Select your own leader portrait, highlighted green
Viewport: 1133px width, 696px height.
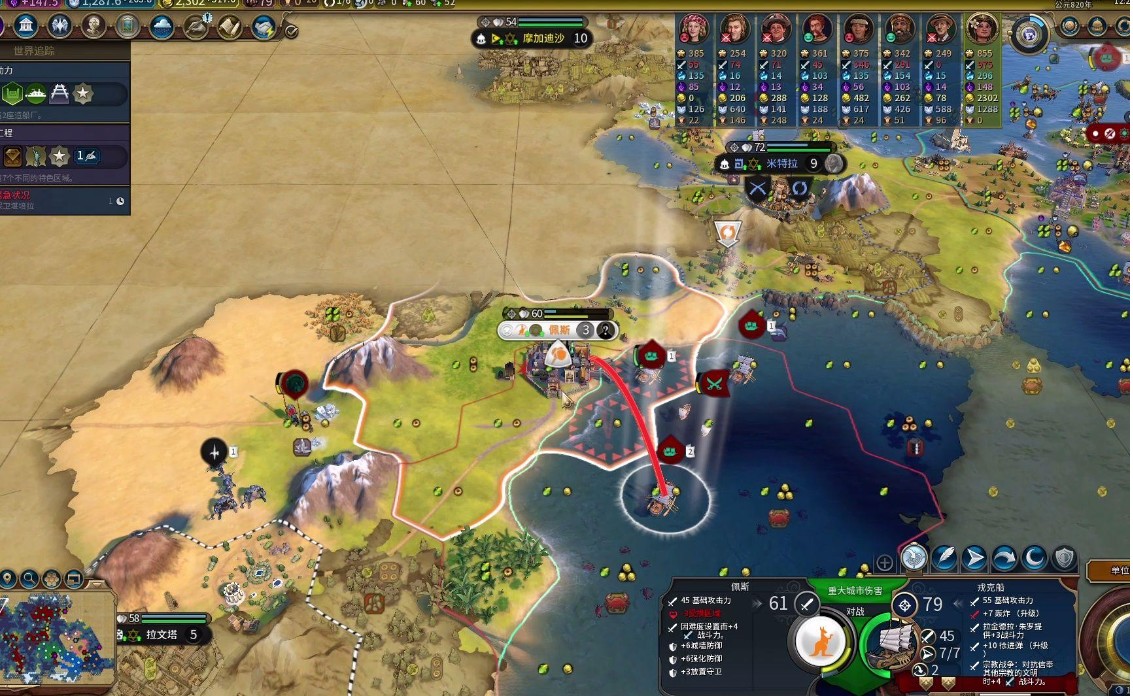983,28
